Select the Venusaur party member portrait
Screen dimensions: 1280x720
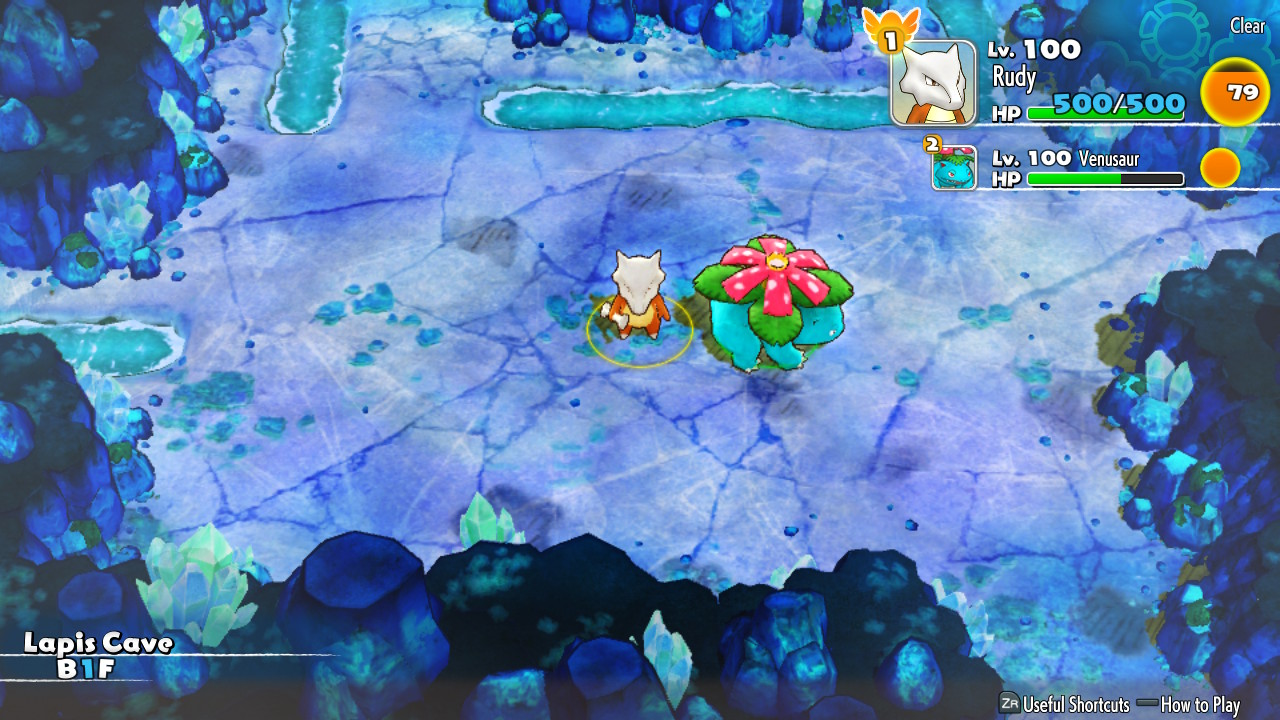[x=954, y=167]
